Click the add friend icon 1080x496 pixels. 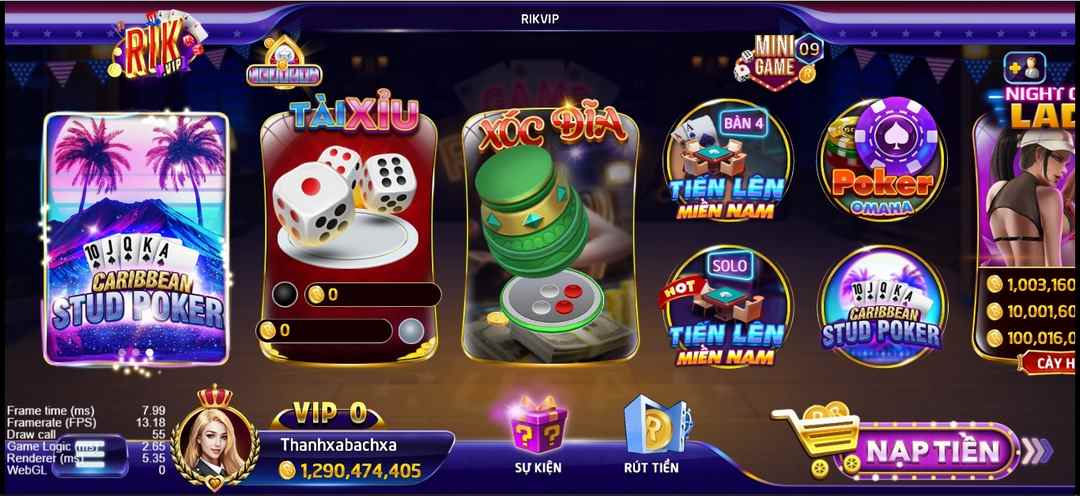click(1025, 68)
